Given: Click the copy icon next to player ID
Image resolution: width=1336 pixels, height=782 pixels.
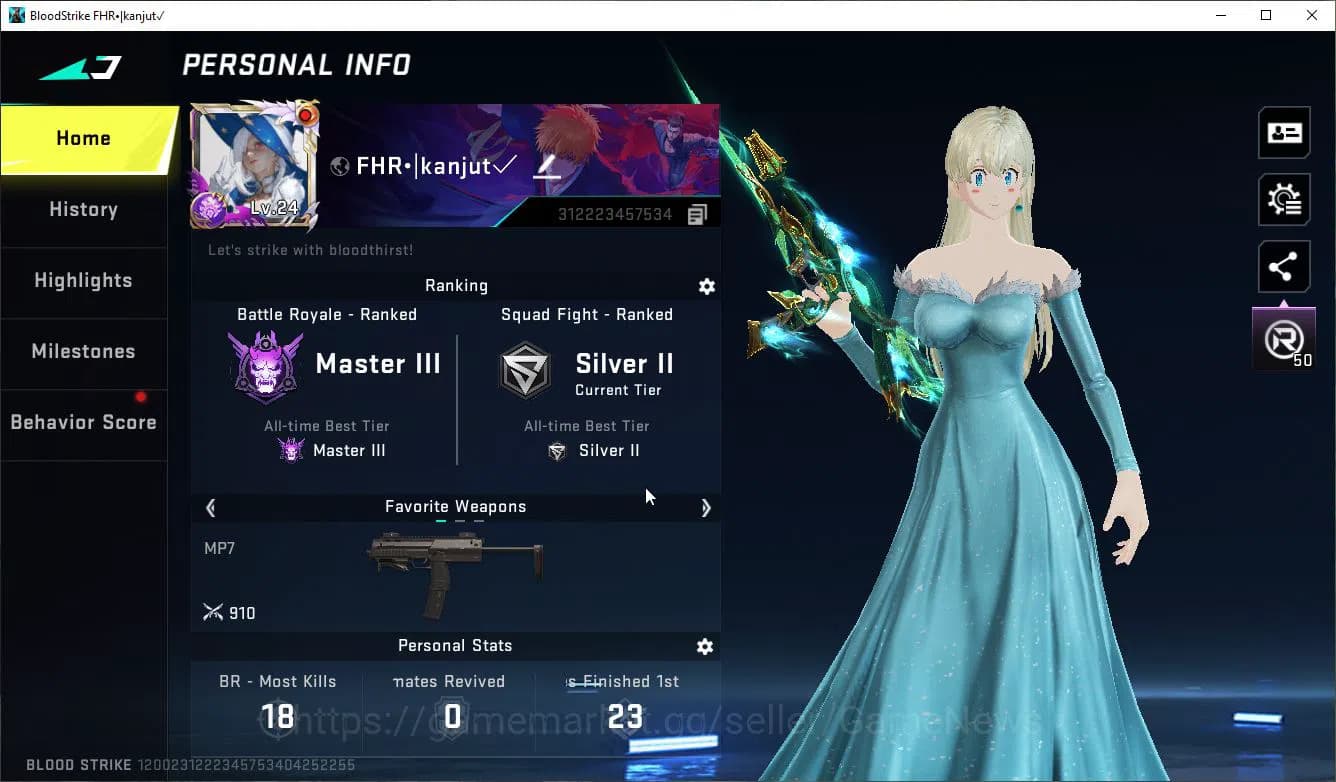Looking at the screenshot, I should tap(697, 213).
